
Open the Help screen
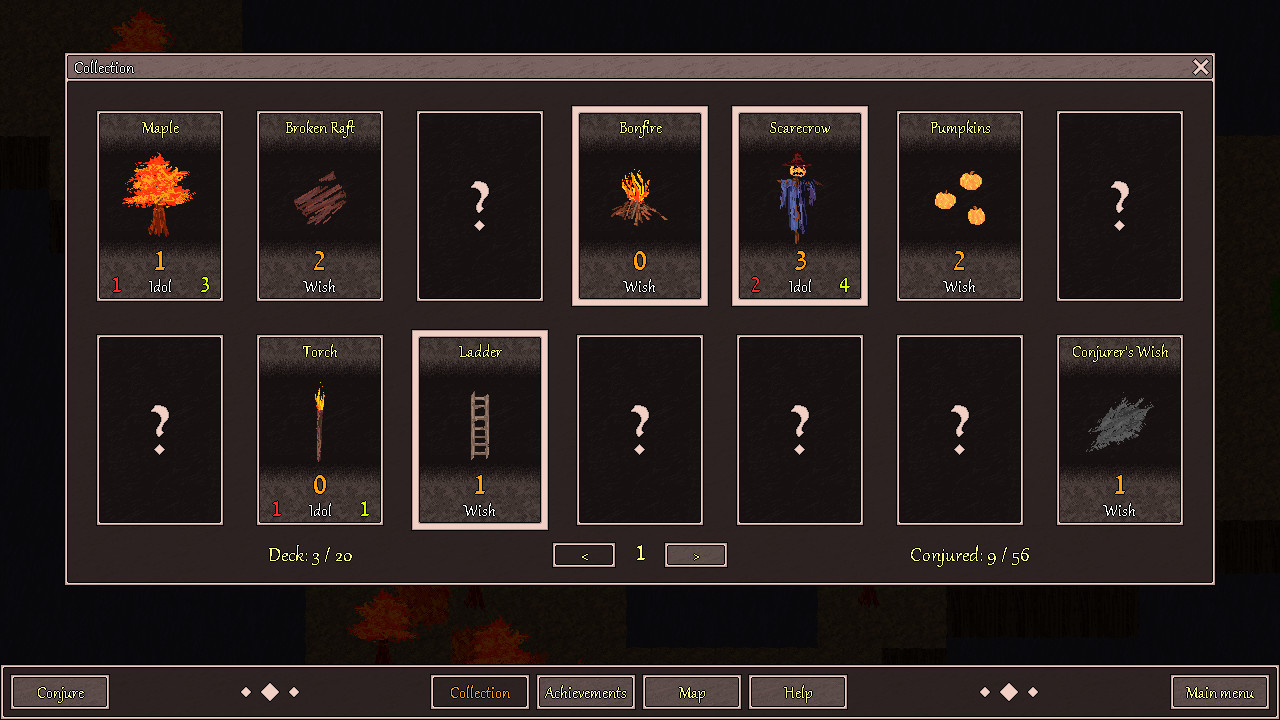tap(797, 691)
